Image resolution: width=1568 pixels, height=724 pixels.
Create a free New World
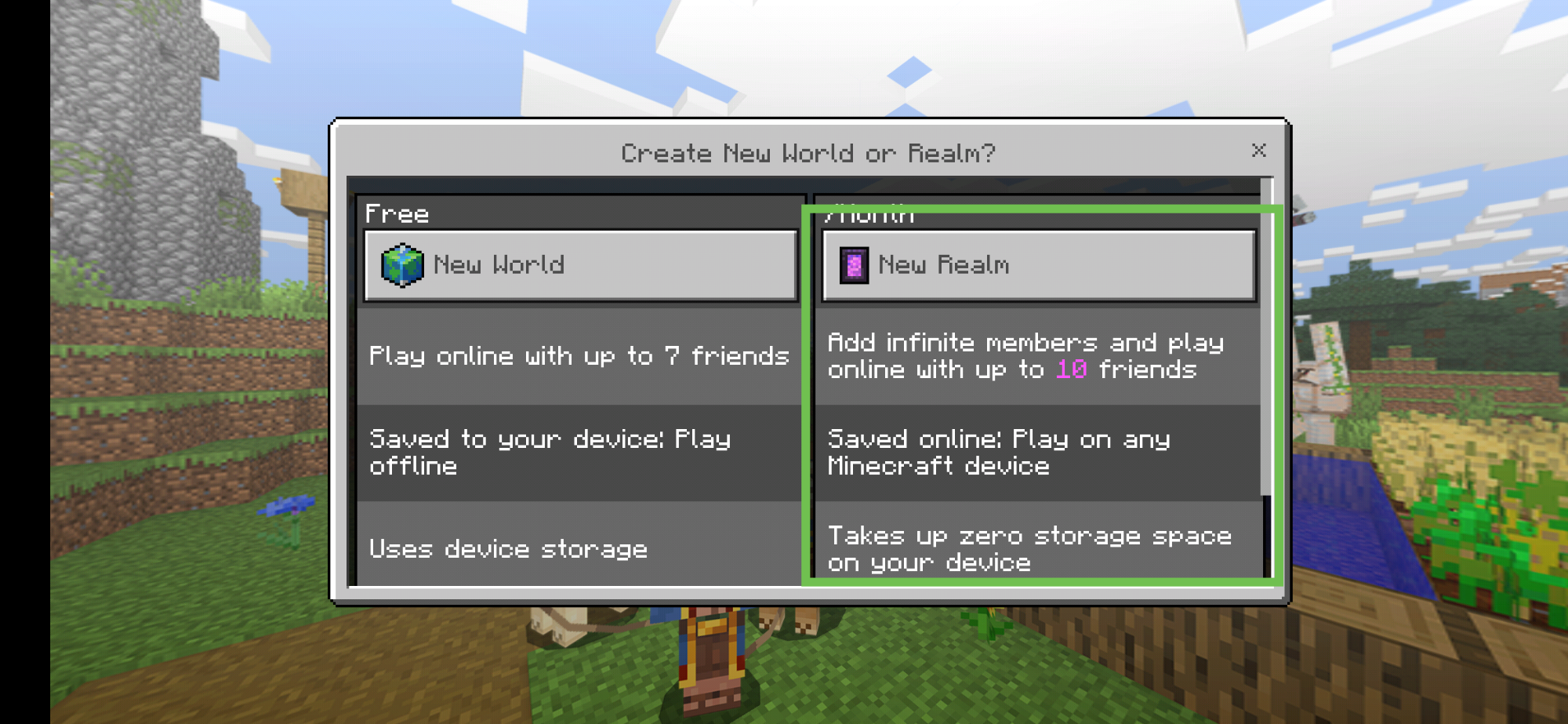tap(580, 265)
